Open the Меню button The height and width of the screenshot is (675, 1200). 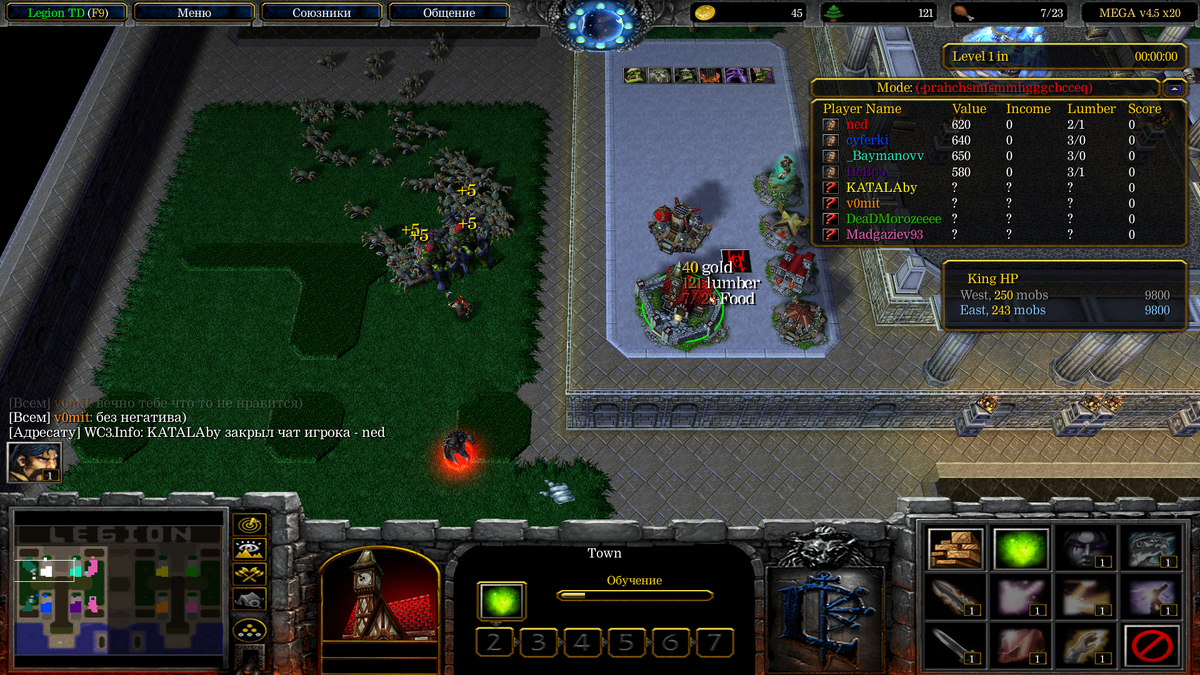(x=194, y=13)
